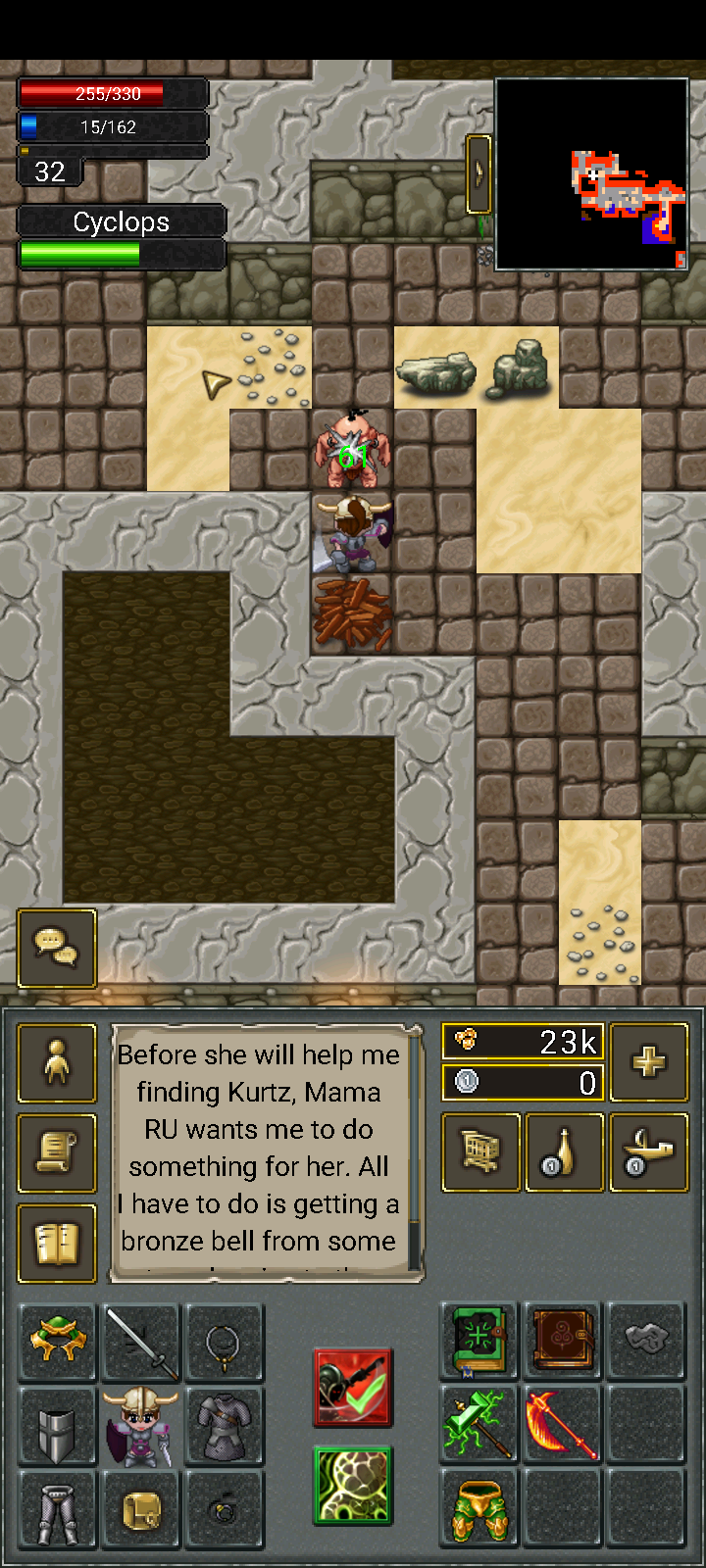This screenshot has height=1568, width=706.
Task: Open the quest scroll log
Action: (x=57, y=1153)
